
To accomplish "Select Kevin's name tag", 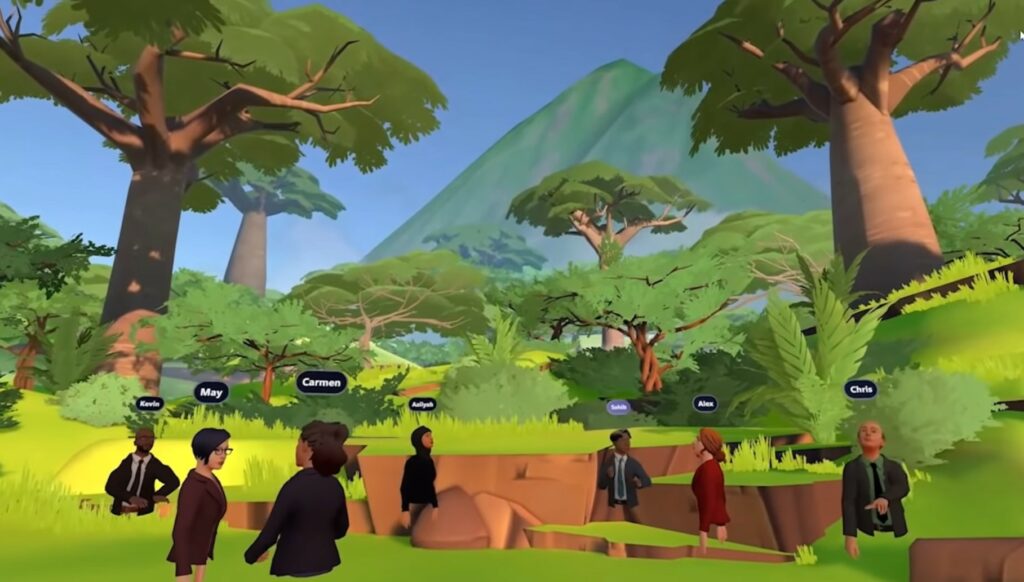I will 150,403.
